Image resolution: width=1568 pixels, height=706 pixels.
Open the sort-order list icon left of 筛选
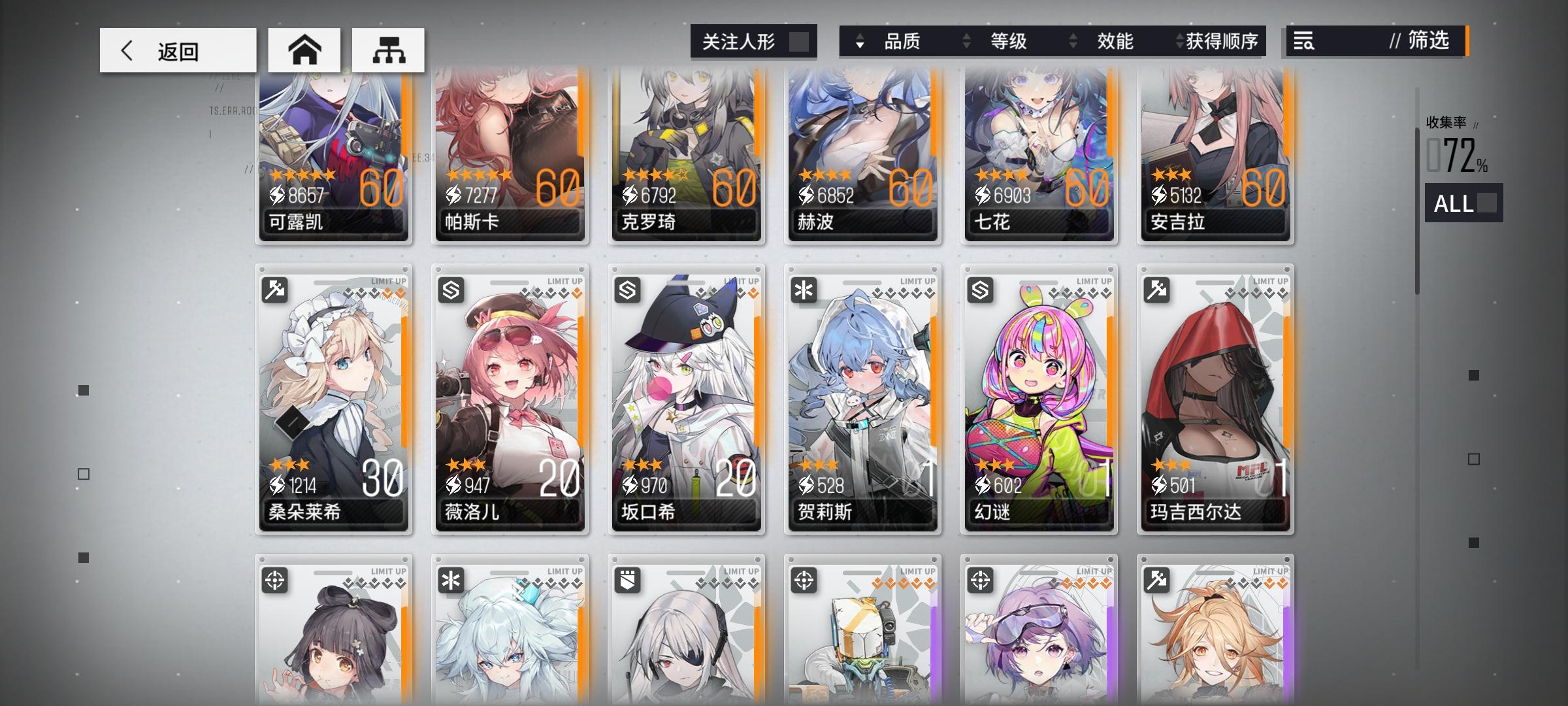click(x=1305, y=42)
